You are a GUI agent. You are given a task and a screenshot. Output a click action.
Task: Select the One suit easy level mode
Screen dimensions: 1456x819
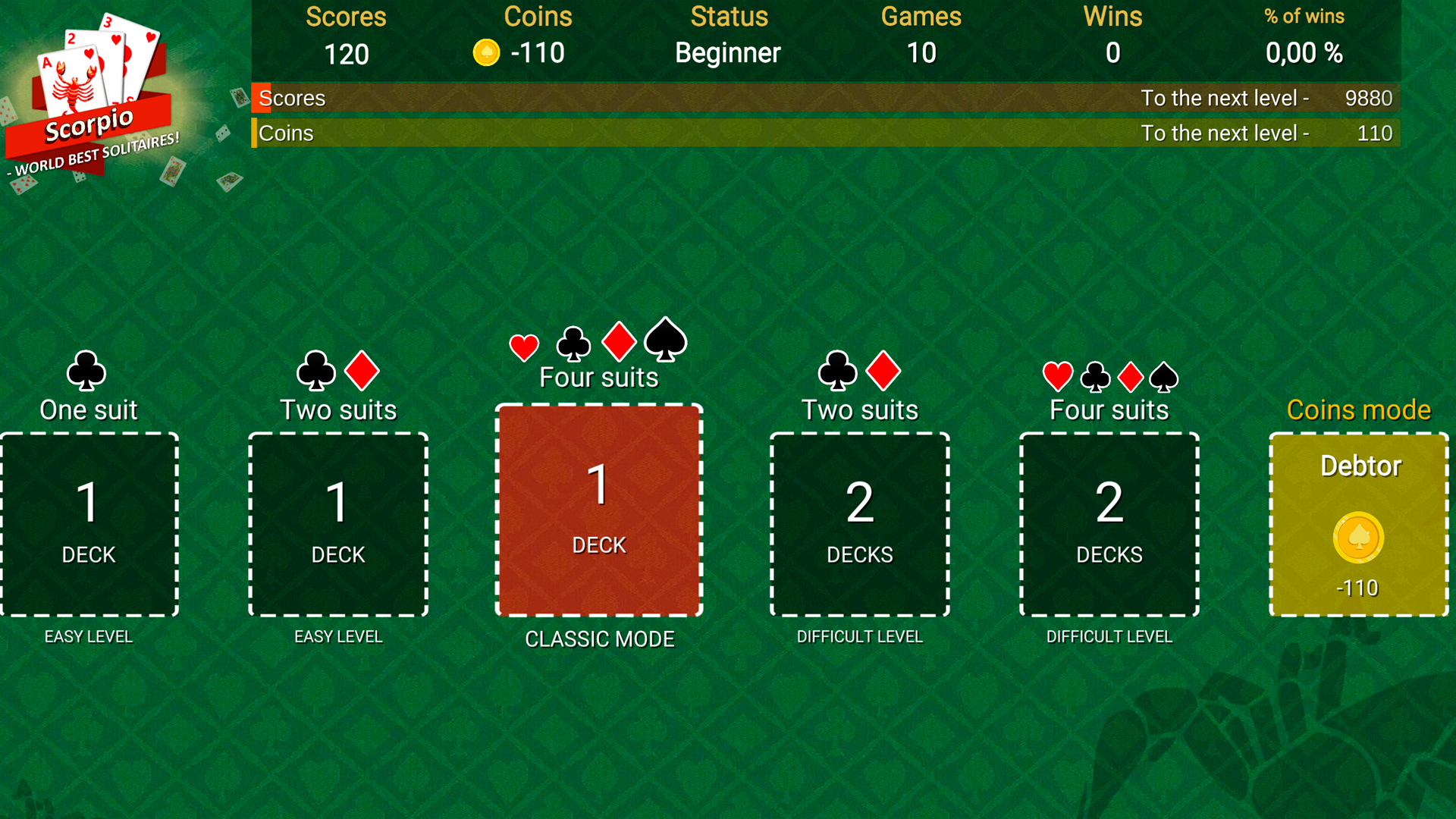[89, 523]
